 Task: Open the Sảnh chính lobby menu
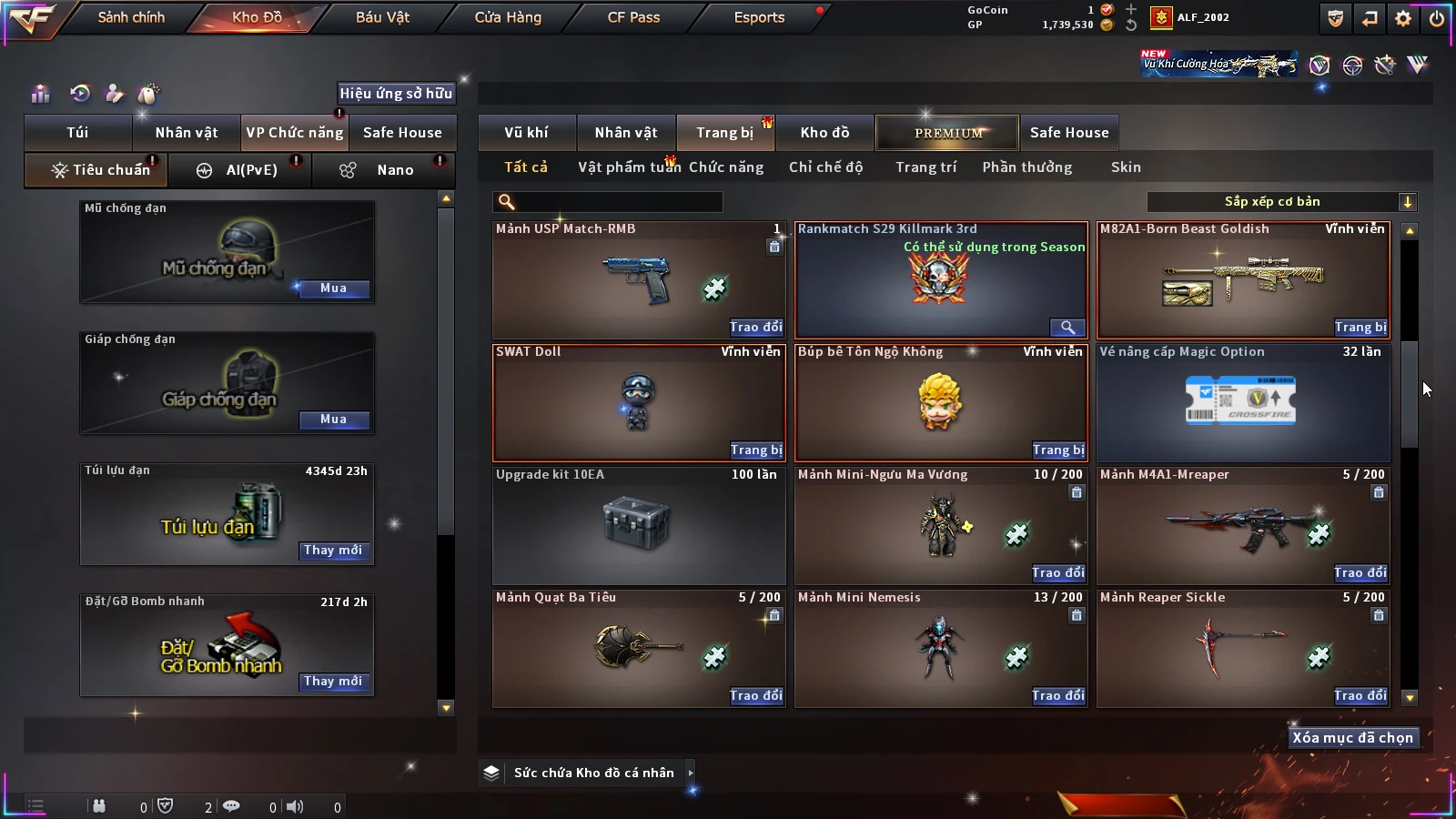(131, 17)
